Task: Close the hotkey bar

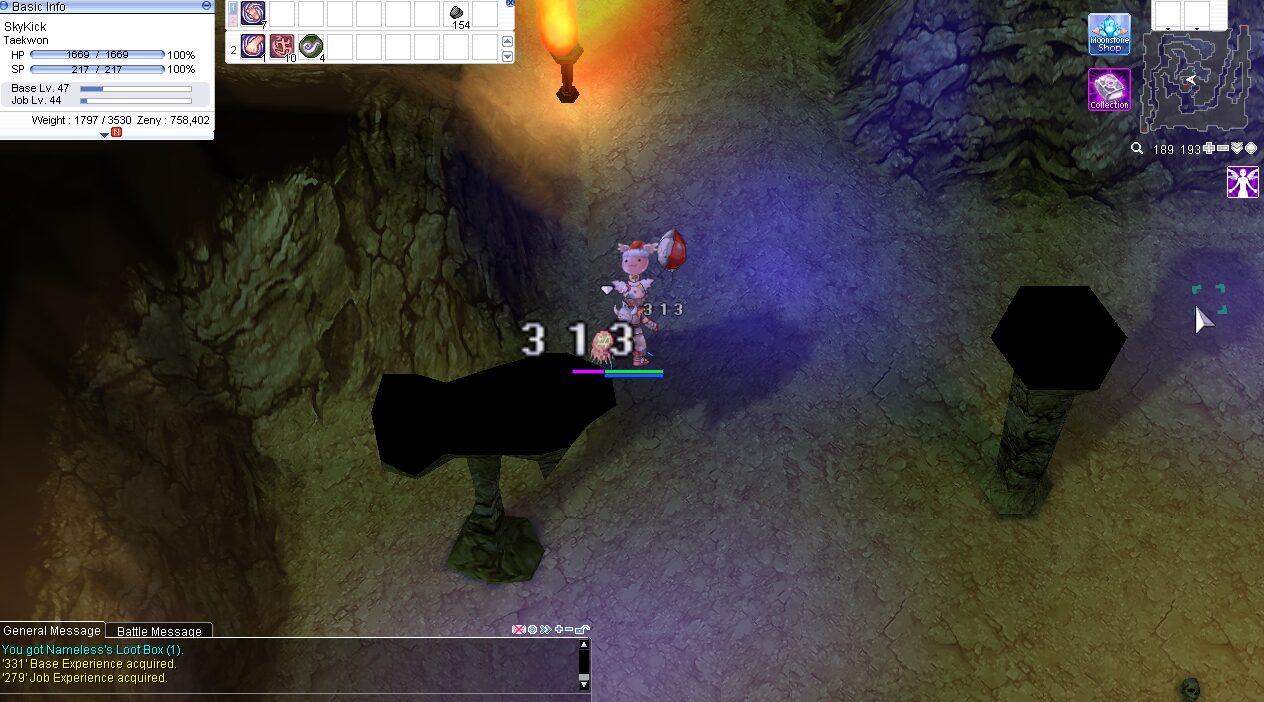Action: (x=510, y=3)
